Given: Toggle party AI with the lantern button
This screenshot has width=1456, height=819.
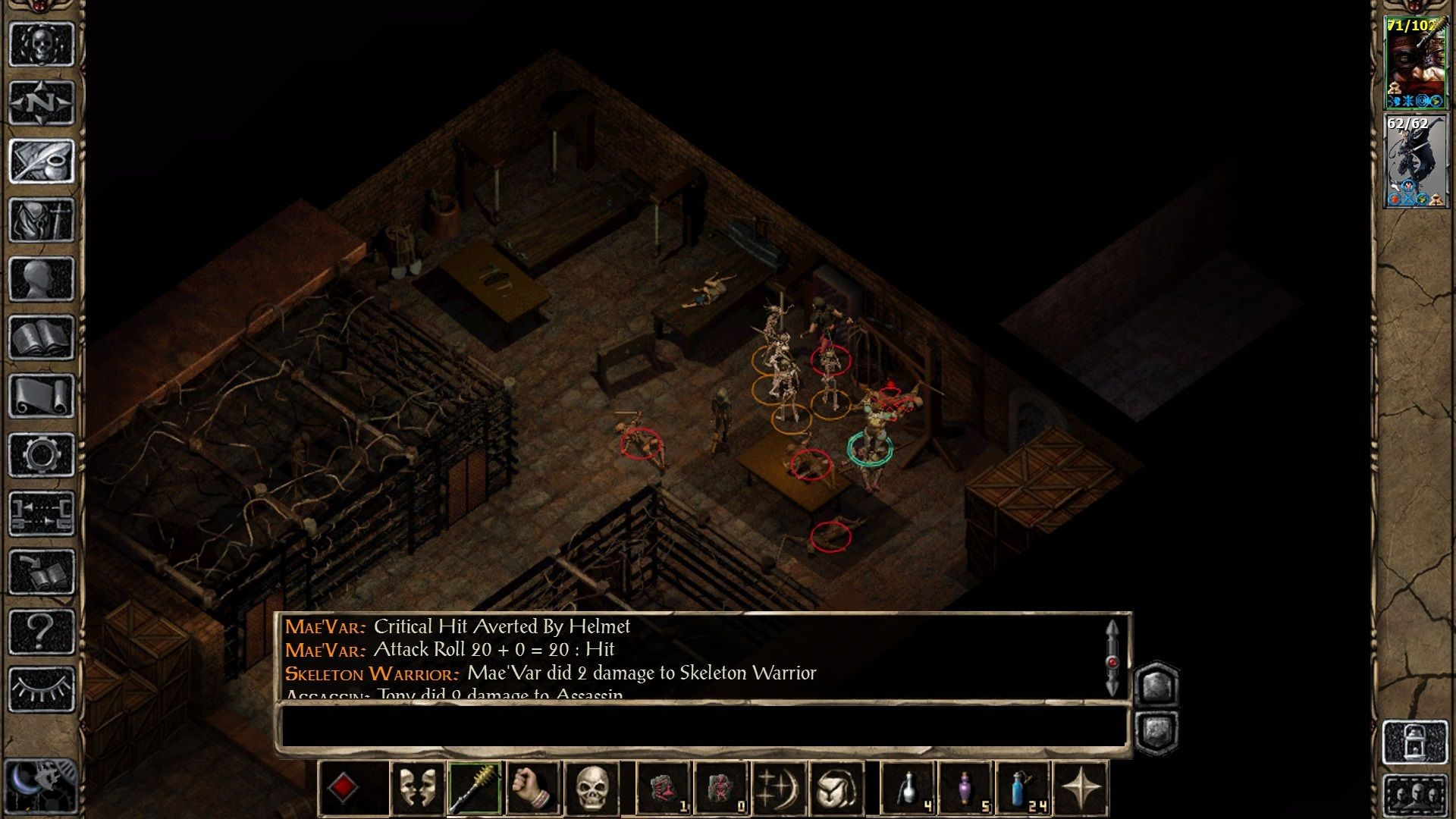Looking at the screenshot, I should pos(1415,742).
